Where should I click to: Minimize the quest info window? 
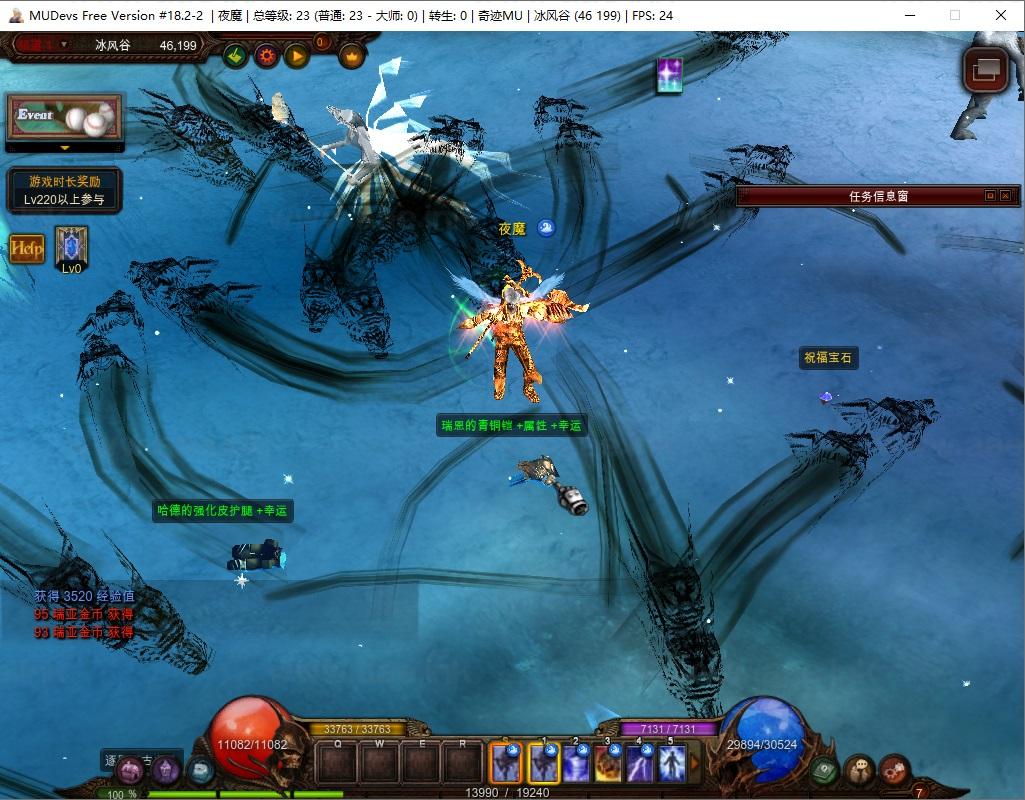pos(990,196)
